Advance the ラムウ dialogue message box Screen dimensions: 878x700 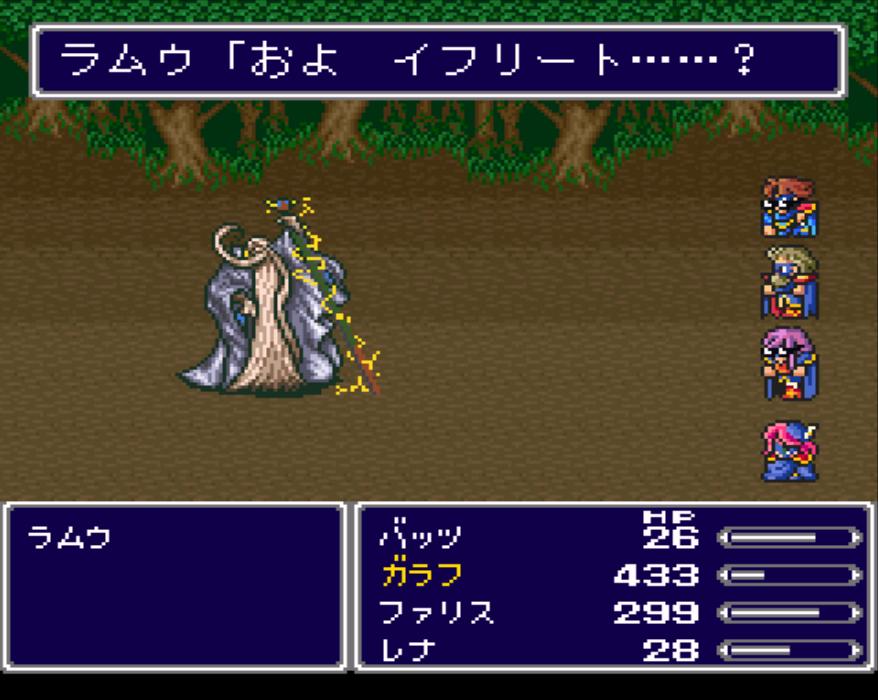click(x=437, y=62)
